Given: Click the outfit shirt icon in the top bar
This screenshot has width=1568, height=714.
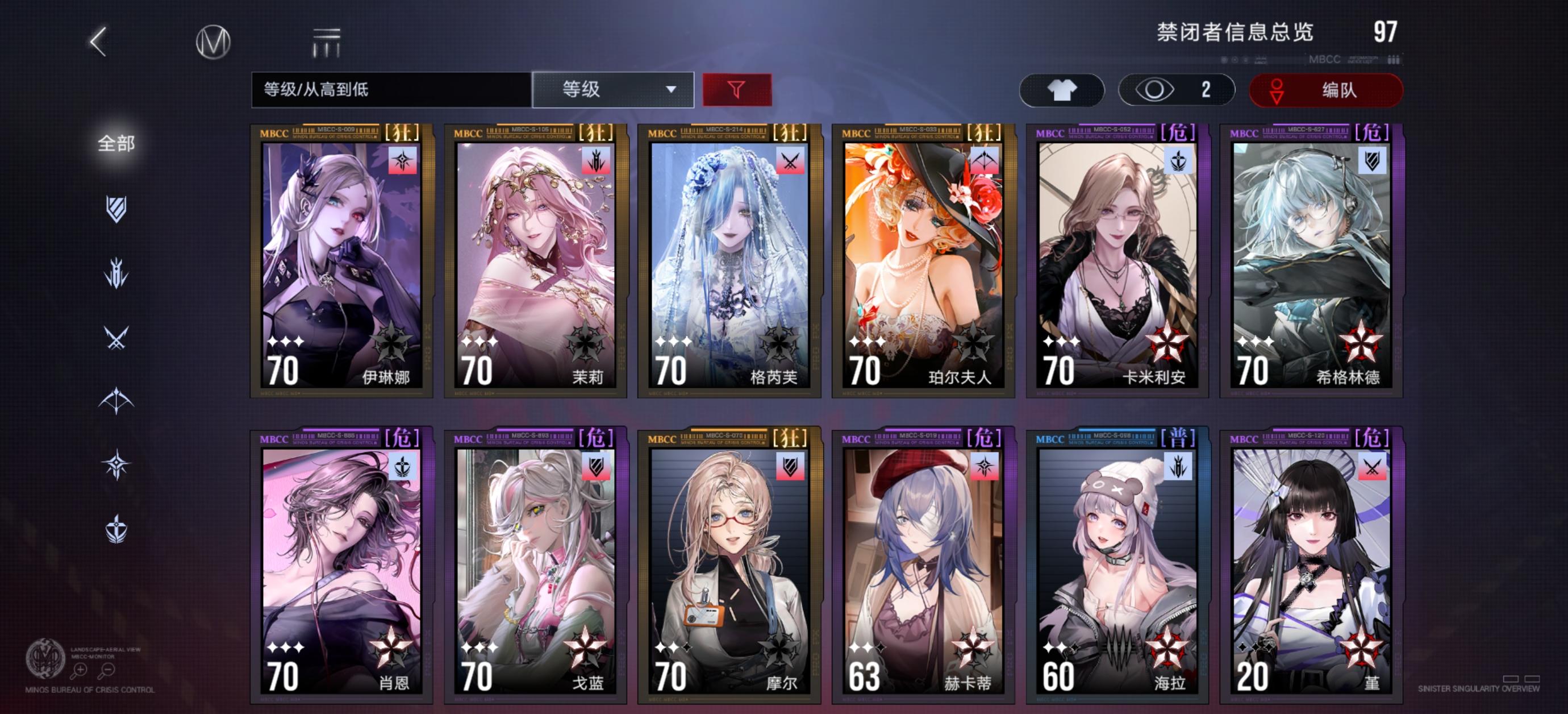Looking at the screenshot, I should [1062, 90].
